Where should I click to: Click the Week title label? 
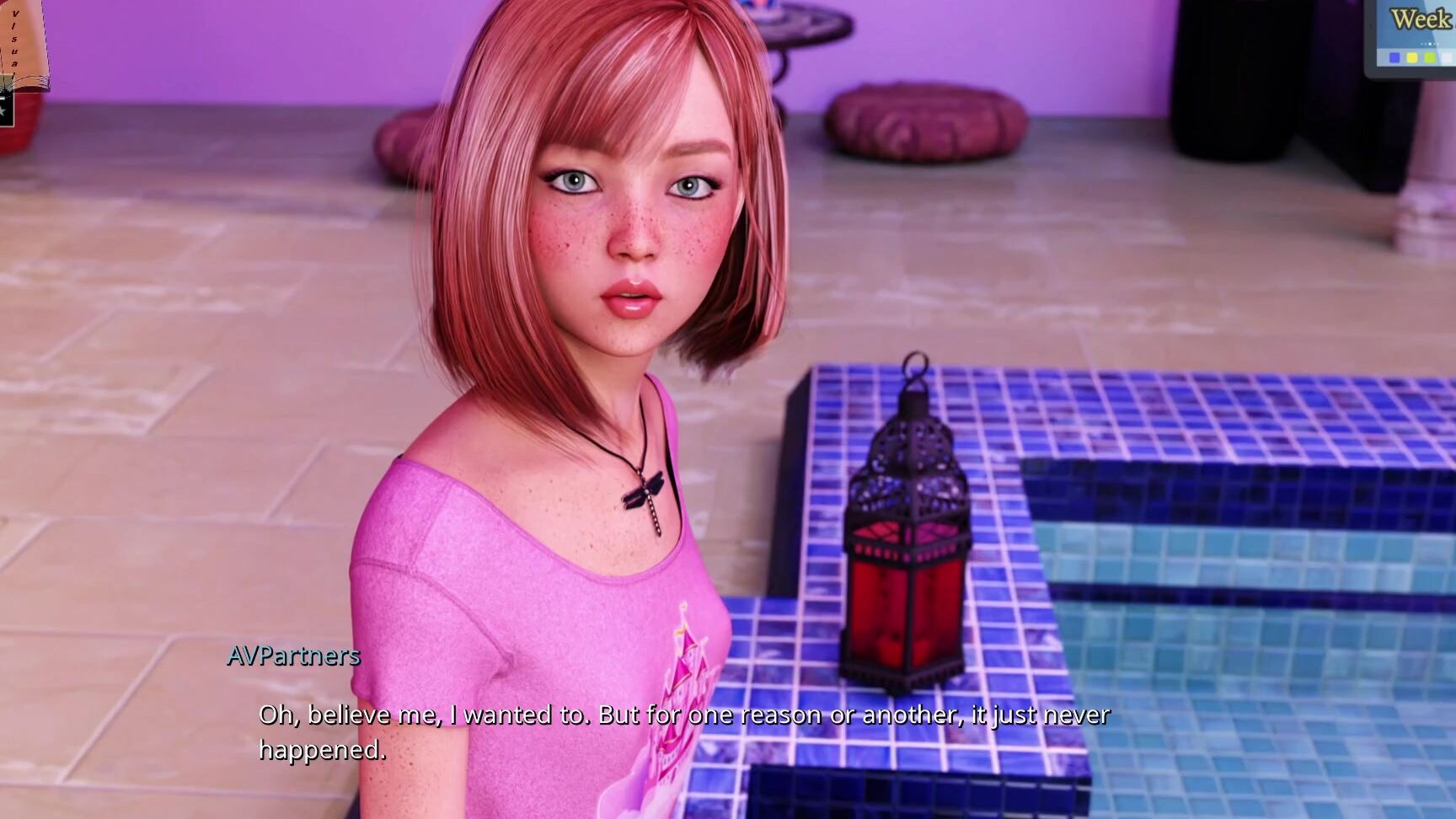pos(1419,17)
